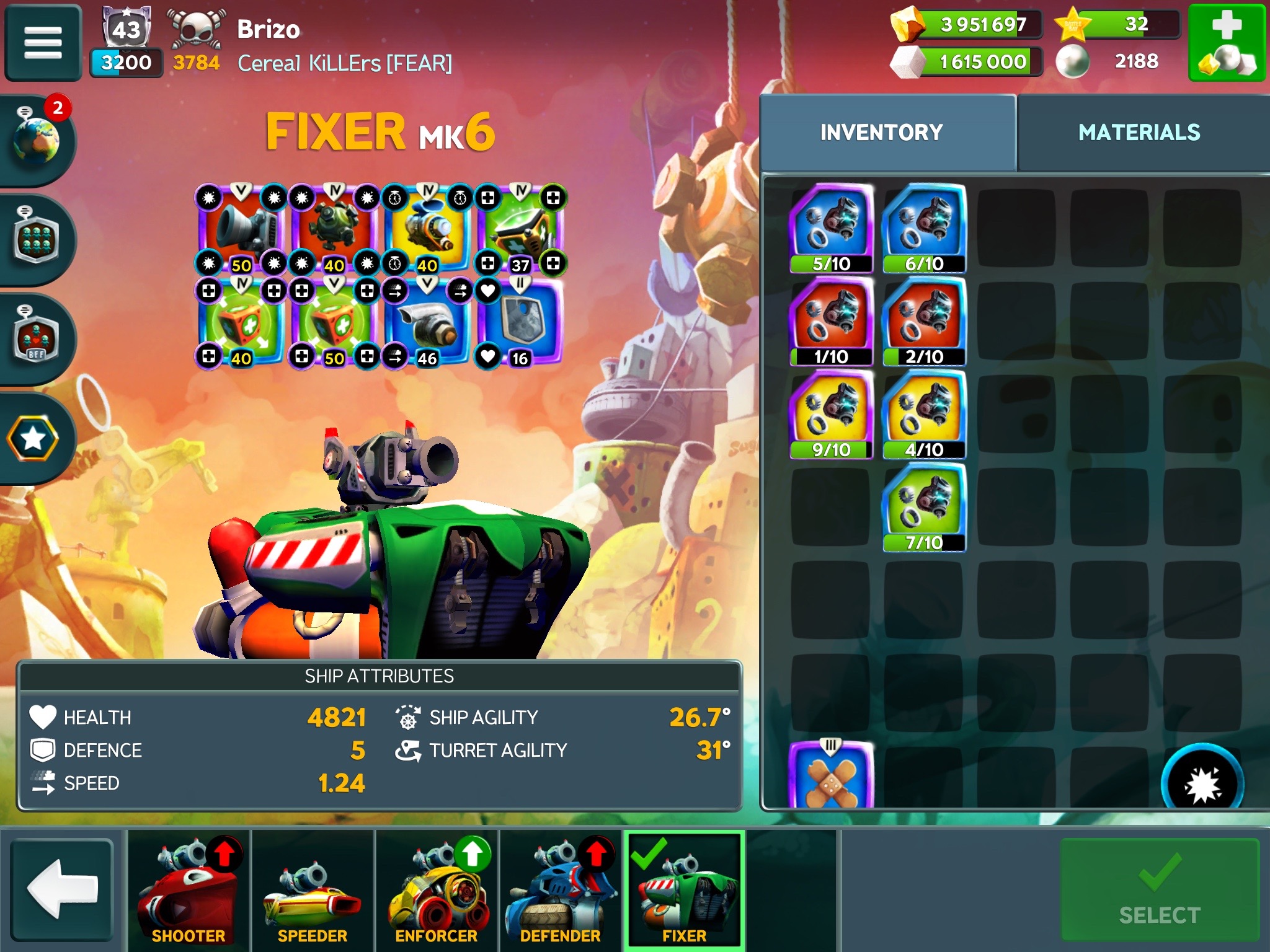Pick the green part showing 7/10
1270x952 pixels.
click(924, 507)
